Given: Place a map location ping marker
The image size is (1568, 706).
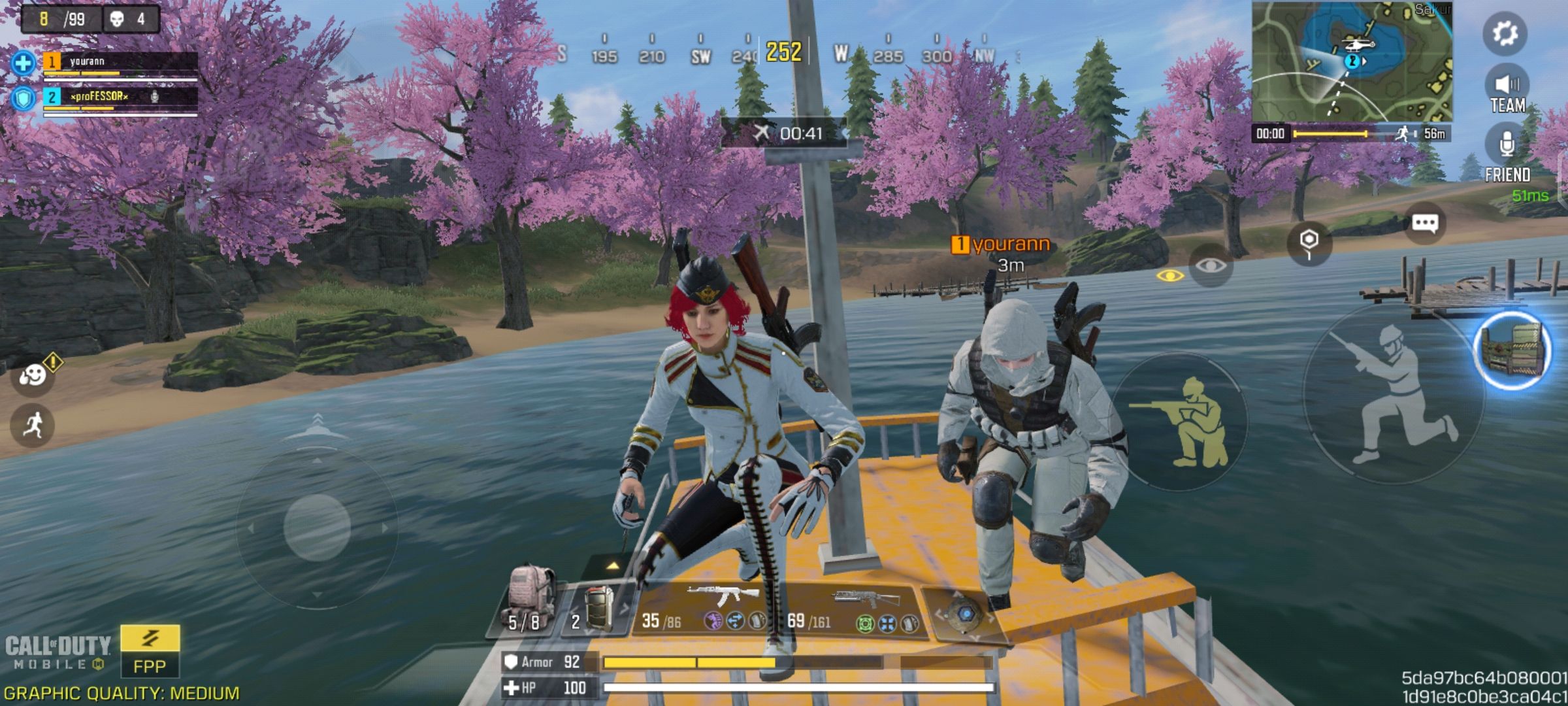Looking at the screenshot, I should coord(1309,242).
